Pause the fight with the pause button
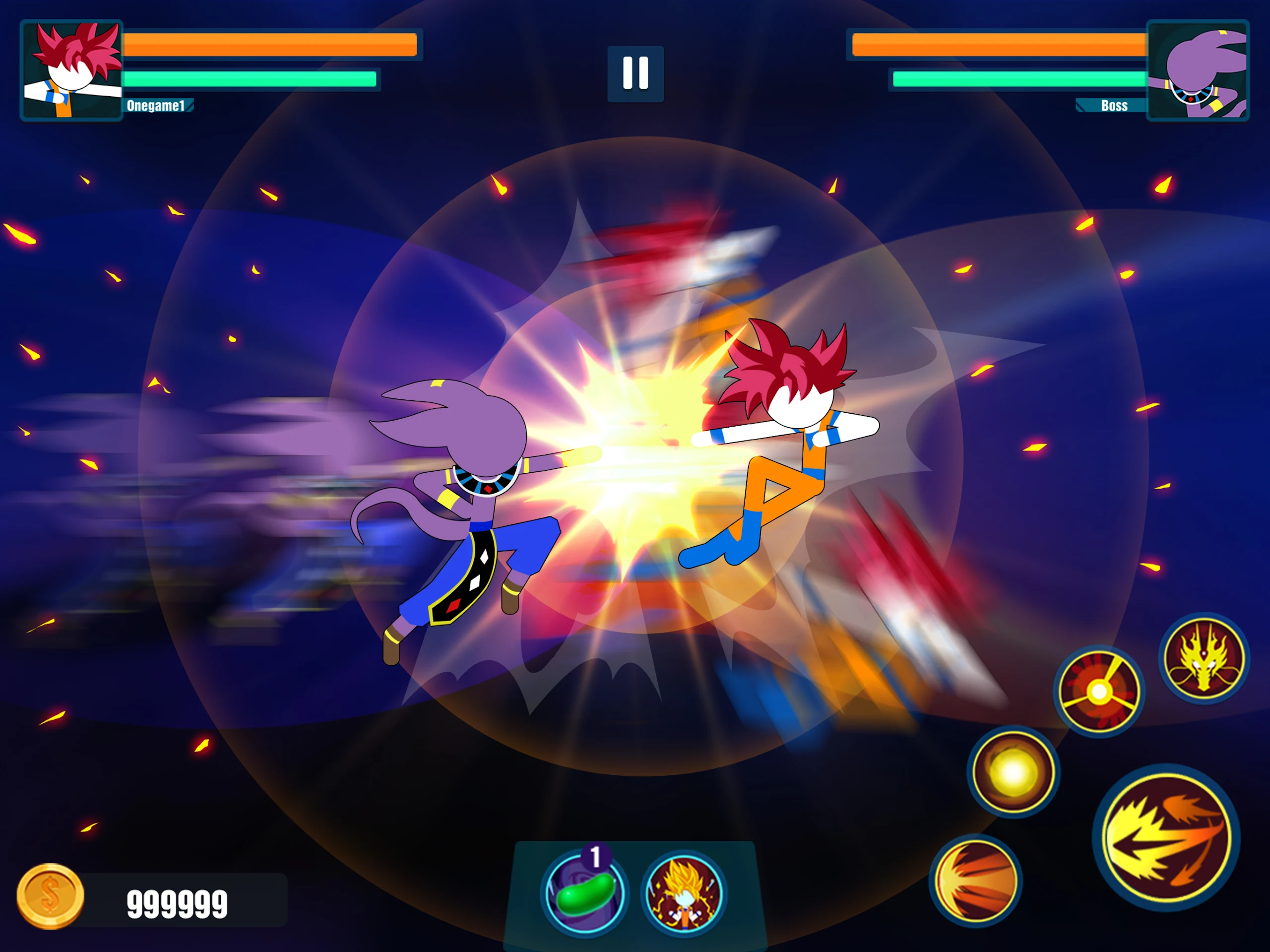The height and width of the screenshot is (952, 1270). point(635,73)
